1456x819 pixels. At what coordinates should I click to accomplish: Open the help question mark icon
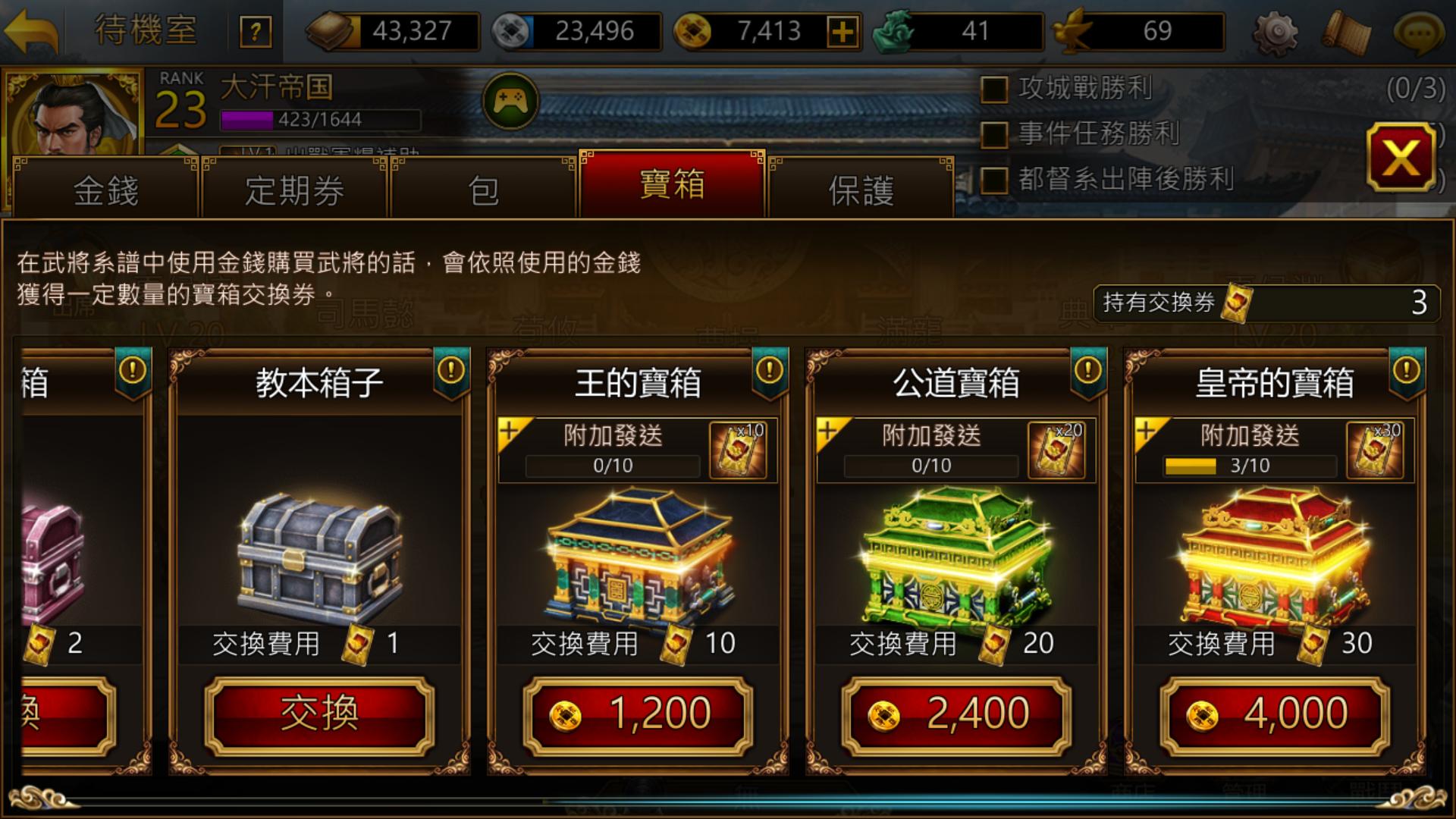pos(256,31)
